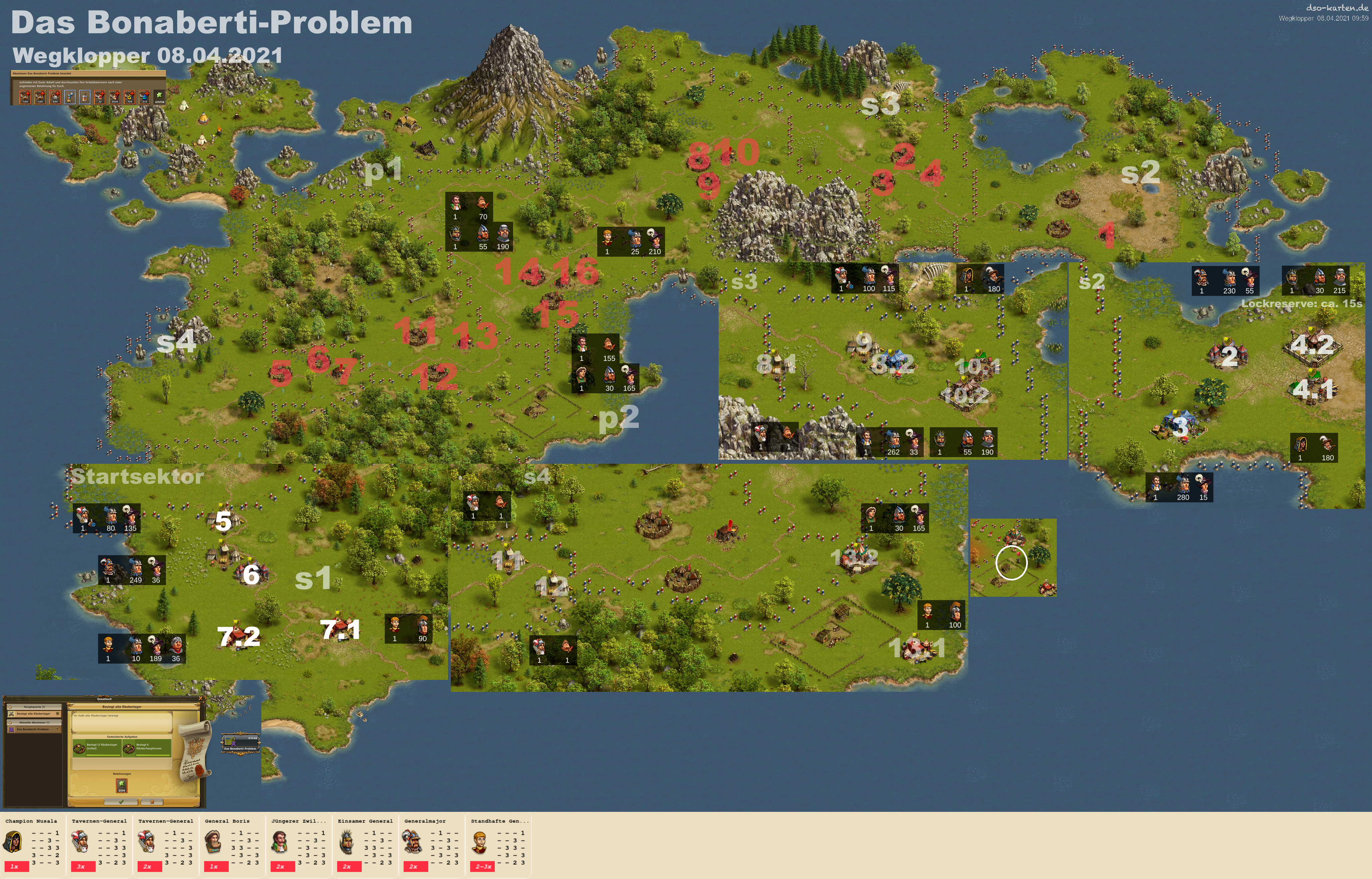Image resolution: width=1372 pixels, height=879 pixels.
Task: Select the Standhafte General portrait
Action: click(x=480, y=841)
